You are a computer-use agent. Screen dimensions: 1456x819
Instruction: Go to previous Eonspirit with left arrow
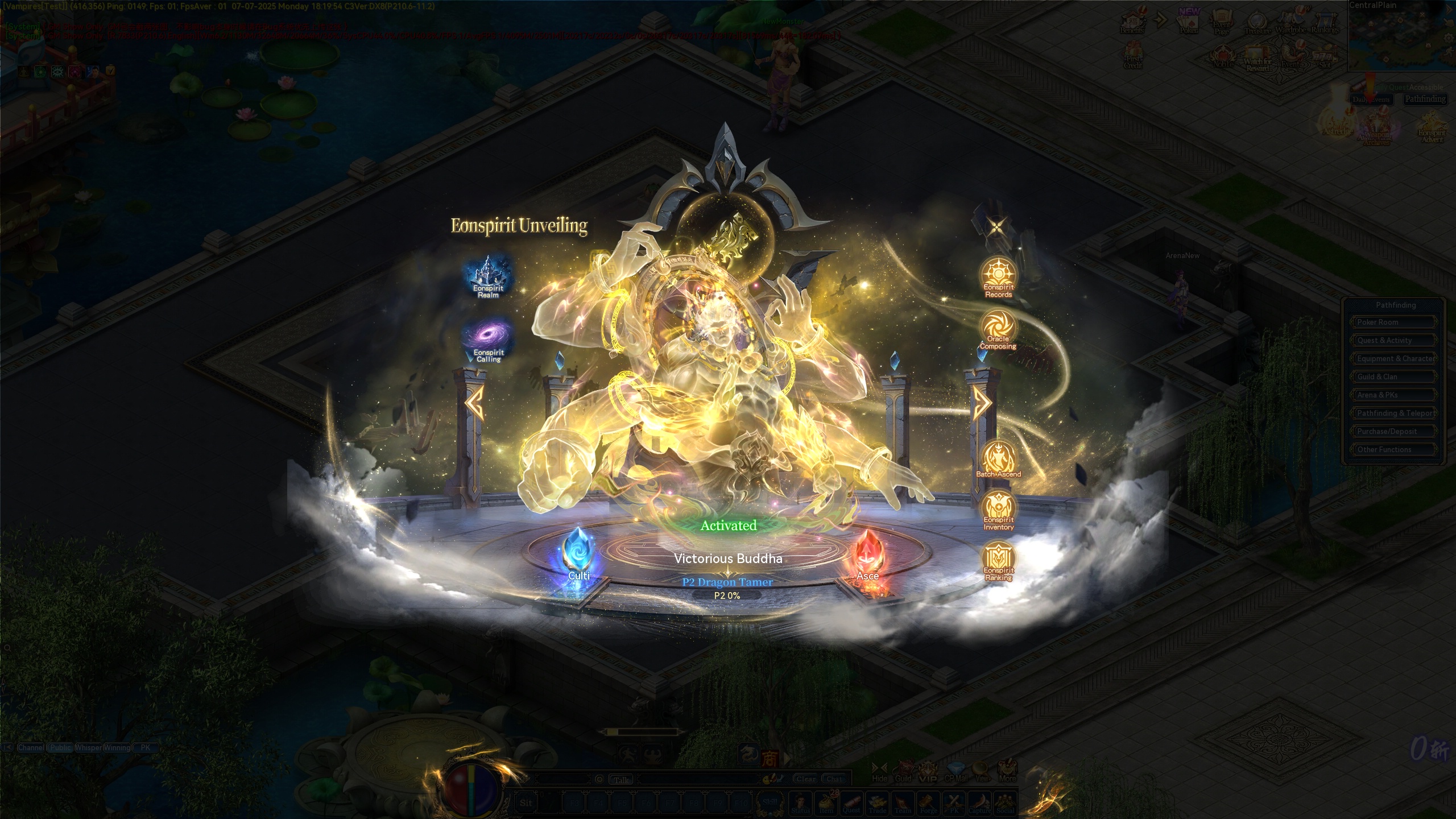(474, 403)
